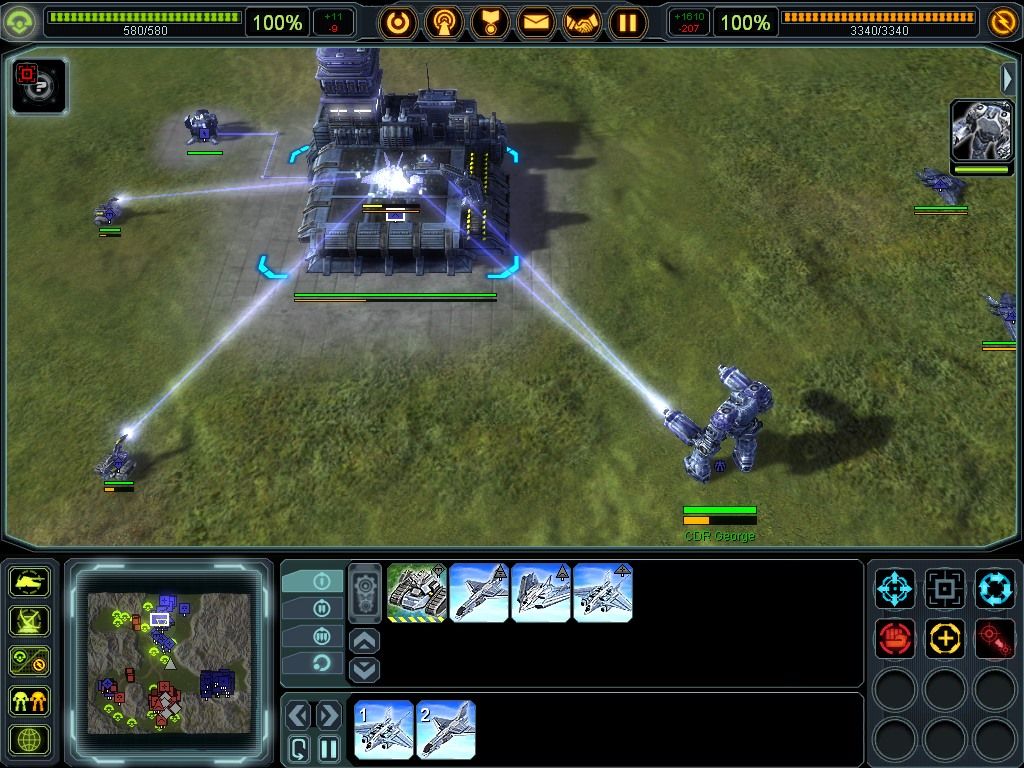The image size is (1024, 768).
Task: Pause the game from the top bar
Action: pyautogui.click(x=628, y=22)
